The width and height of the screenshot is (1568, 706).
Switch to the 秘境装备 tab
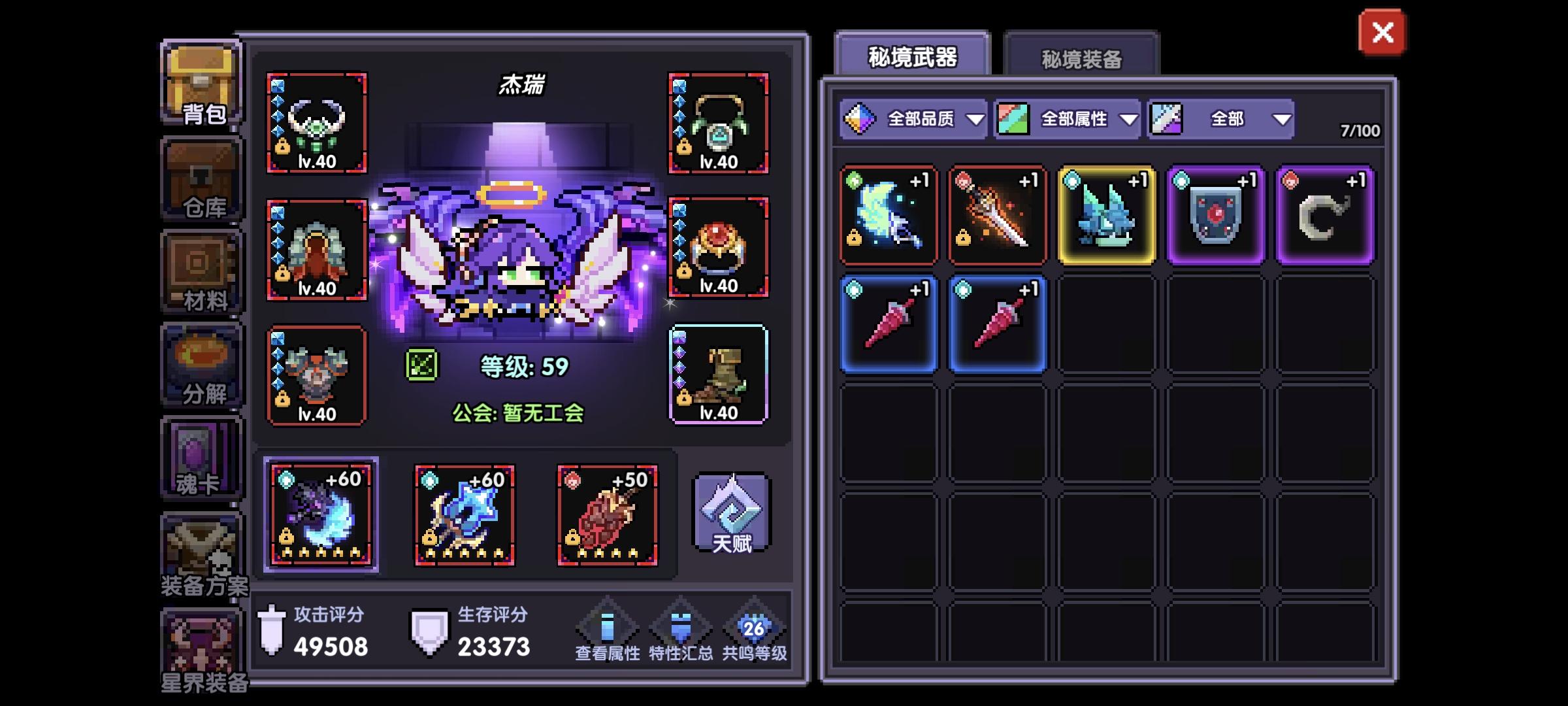tap(1081, 58)
